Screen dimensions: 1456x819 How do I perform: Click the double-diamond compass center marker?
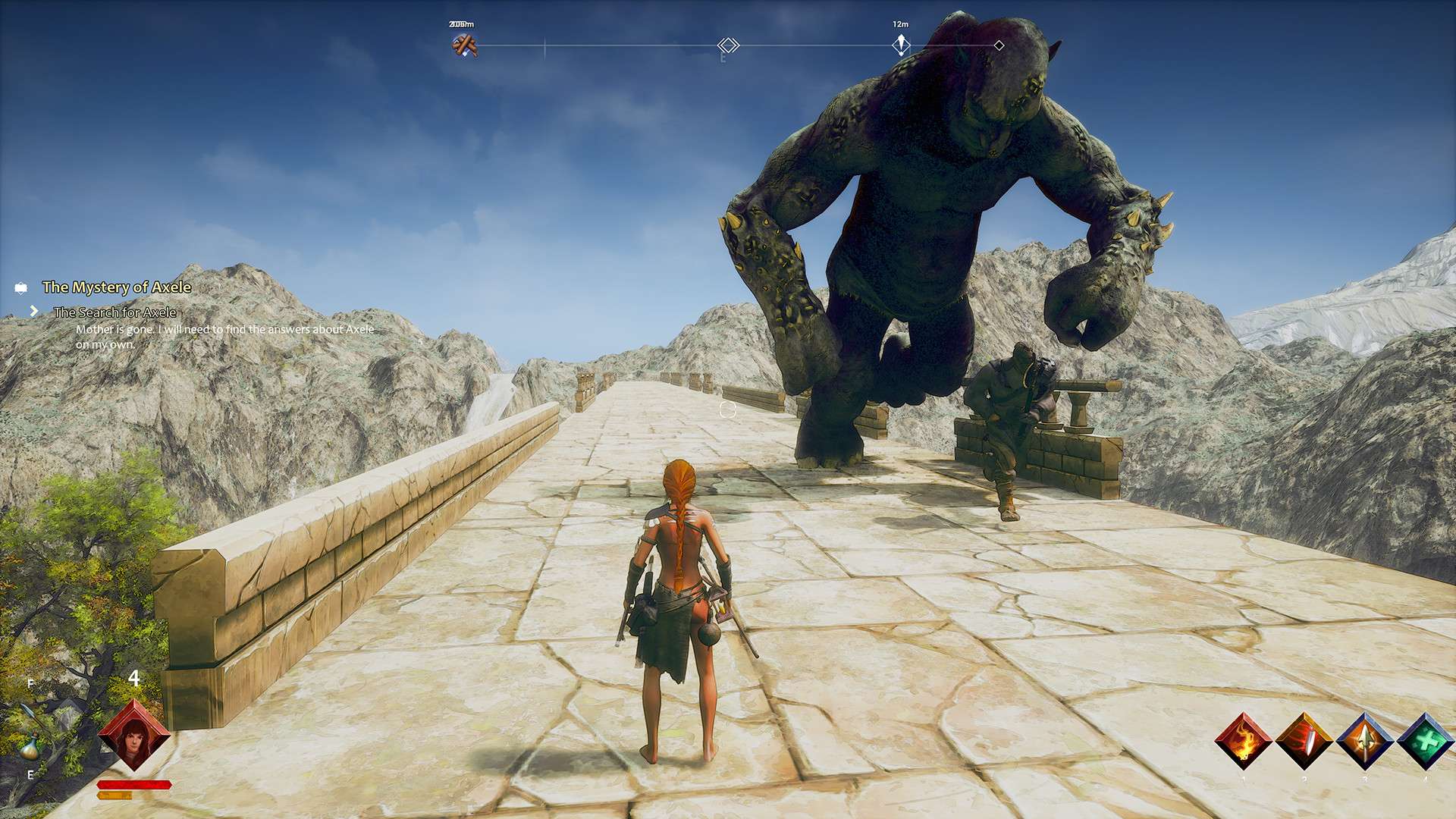pyautogui.click(x=728, y=45)
